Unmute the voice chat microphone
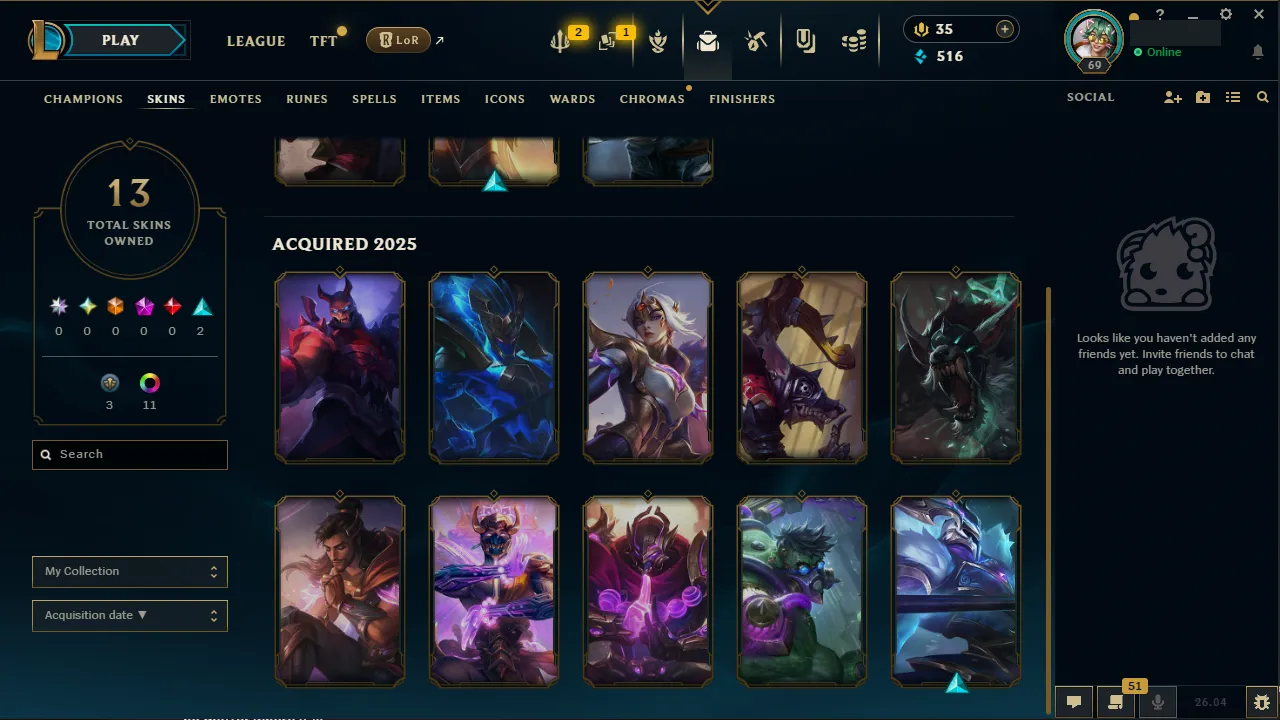 (x=1157, y=701)
